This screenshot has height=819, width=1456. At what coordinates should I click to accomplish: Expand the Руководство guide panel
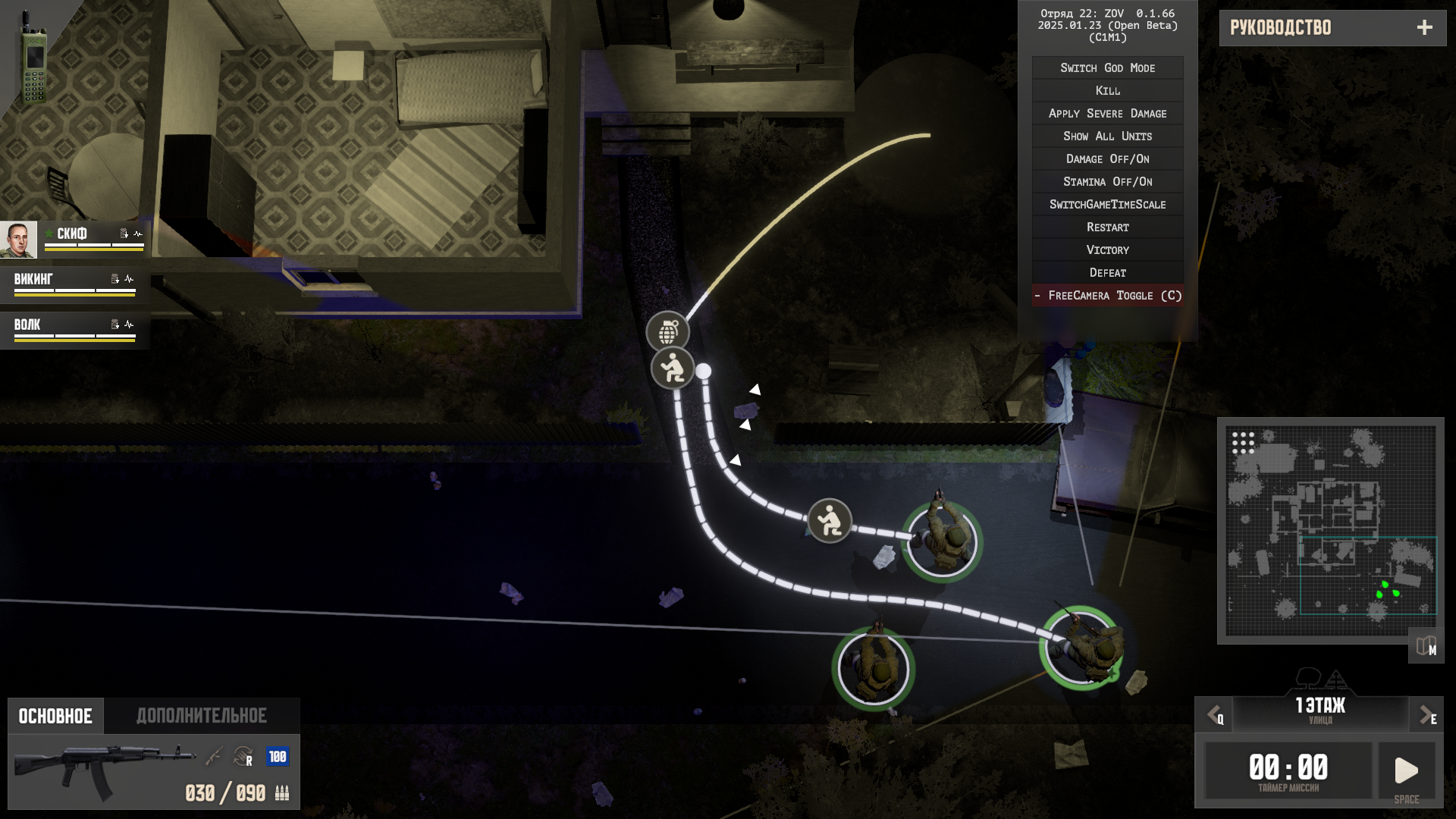pos(1424,28)
